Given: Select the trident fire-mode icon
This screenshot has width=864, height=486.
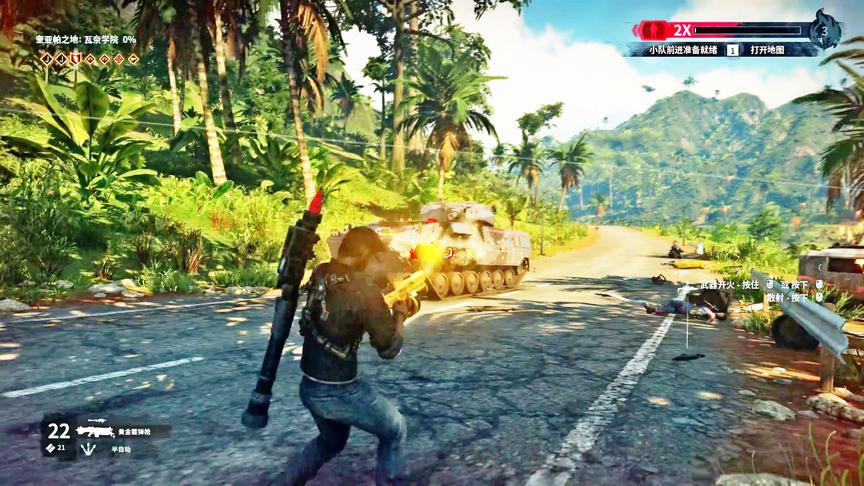Looking at the screenshot, I should tap(89, 449).
